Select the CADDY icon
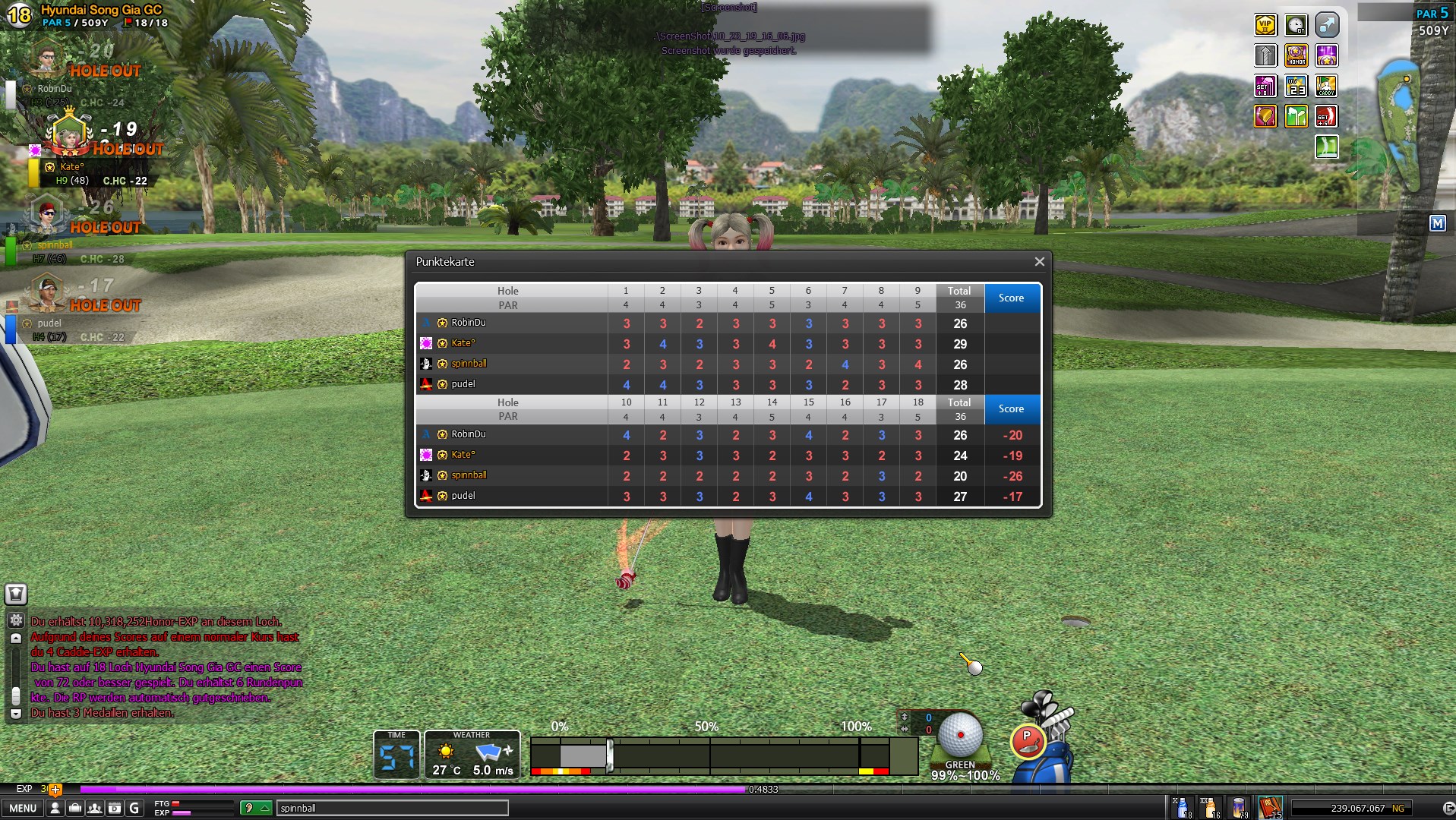 [1326, 87]
